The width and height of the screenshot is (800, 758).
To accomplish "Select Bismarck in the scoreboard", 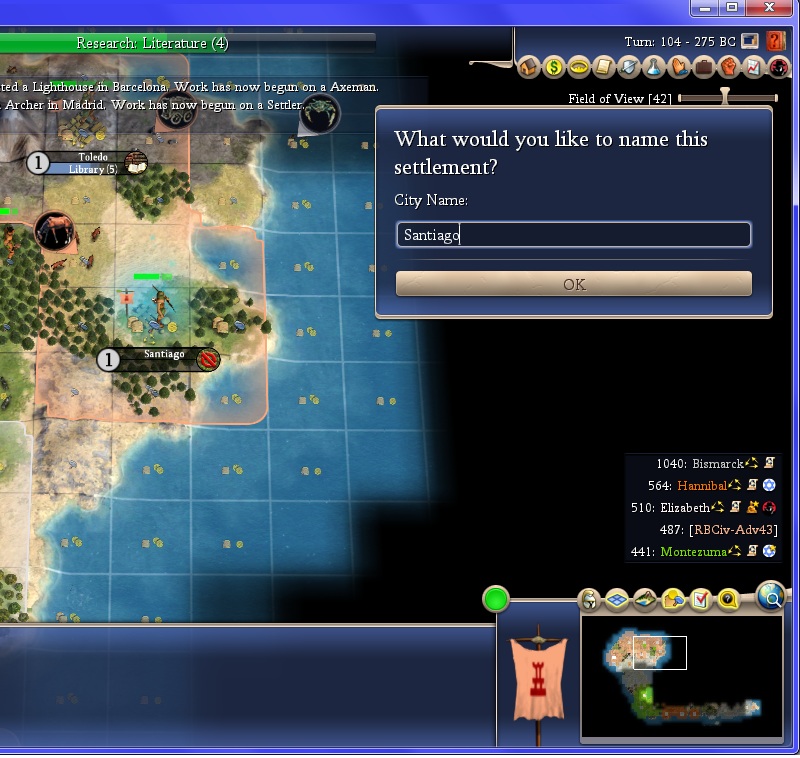I will (717, 464).
